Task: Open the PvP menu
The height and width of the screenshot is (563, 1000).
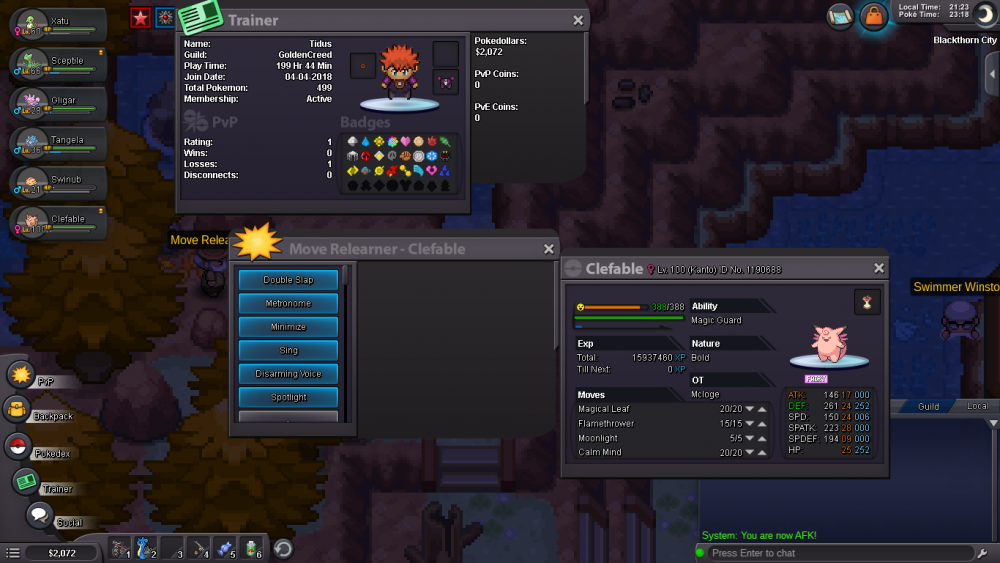Action: point(22,375)
